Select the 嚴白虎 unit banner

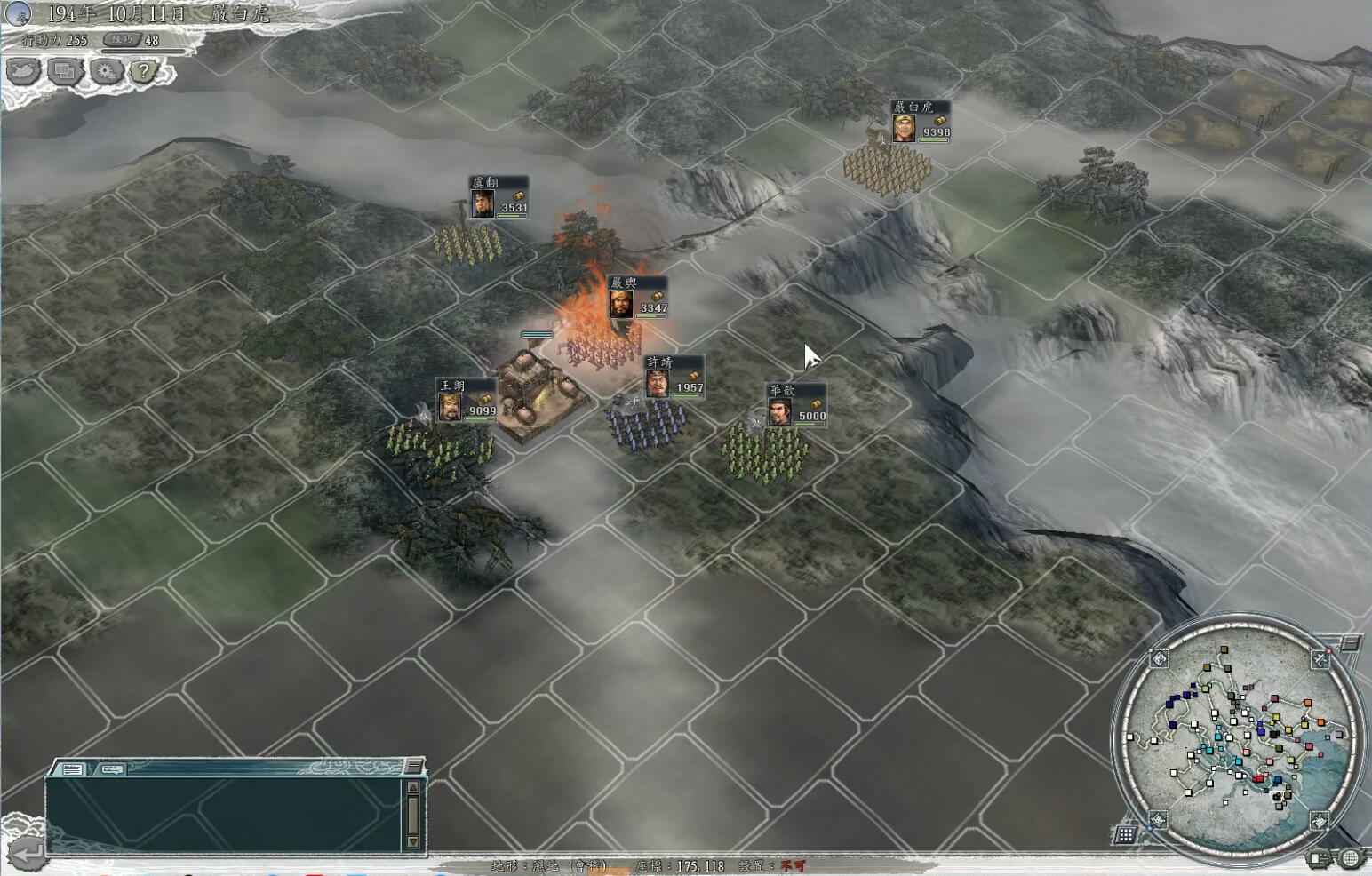pyautogui.click(x=921, y=122)
